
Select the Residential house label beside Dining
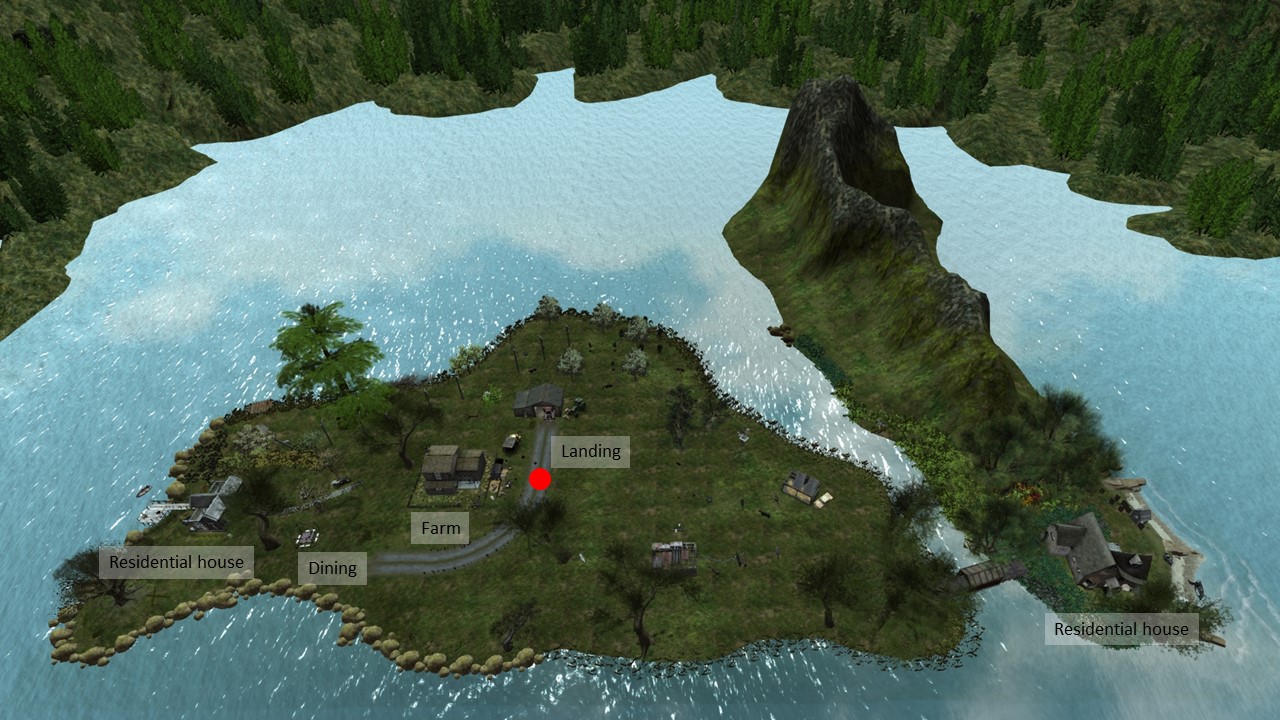[176, 562]
